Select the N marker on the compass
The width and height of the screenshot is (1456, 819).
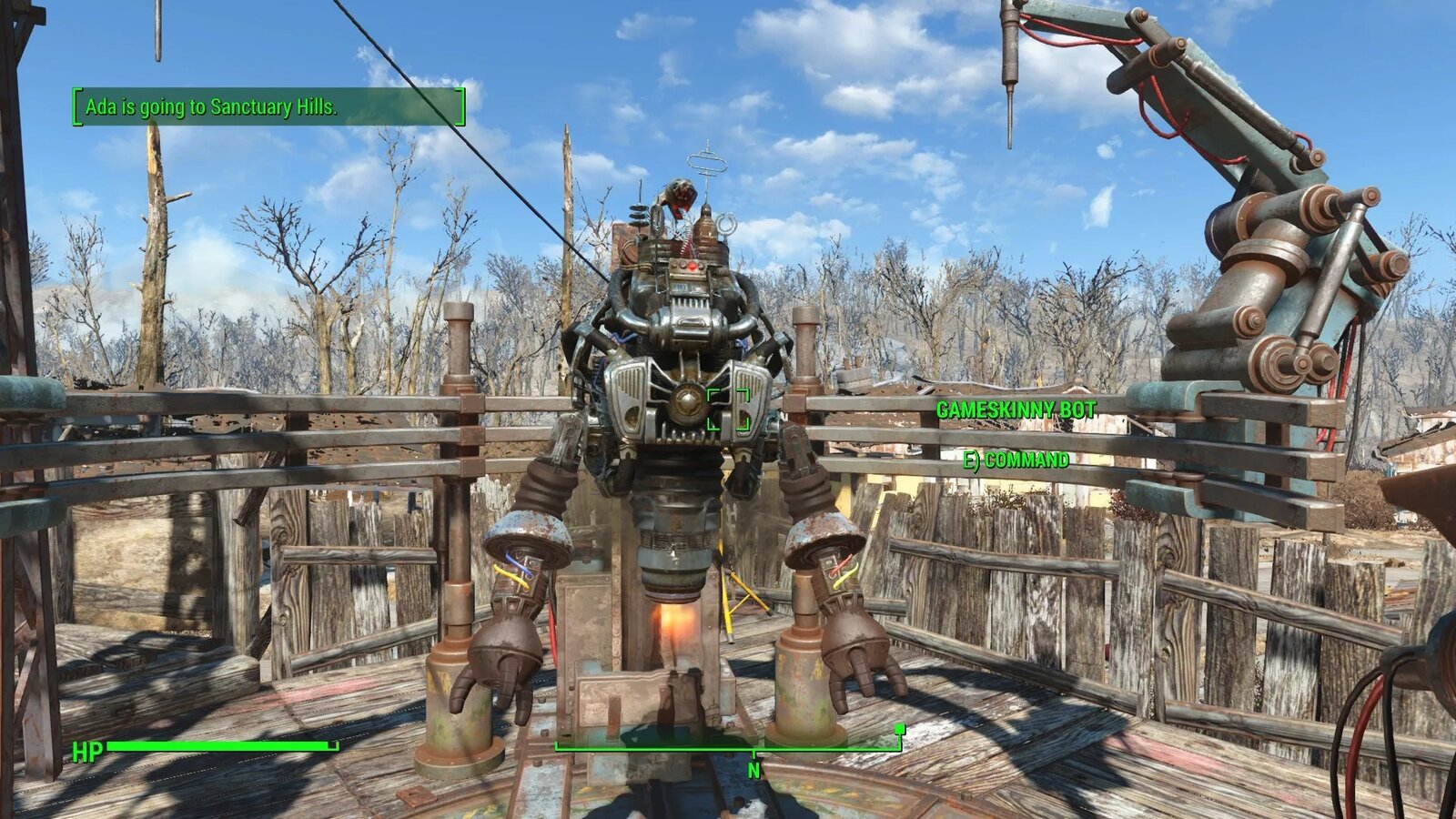coord(753,770)
